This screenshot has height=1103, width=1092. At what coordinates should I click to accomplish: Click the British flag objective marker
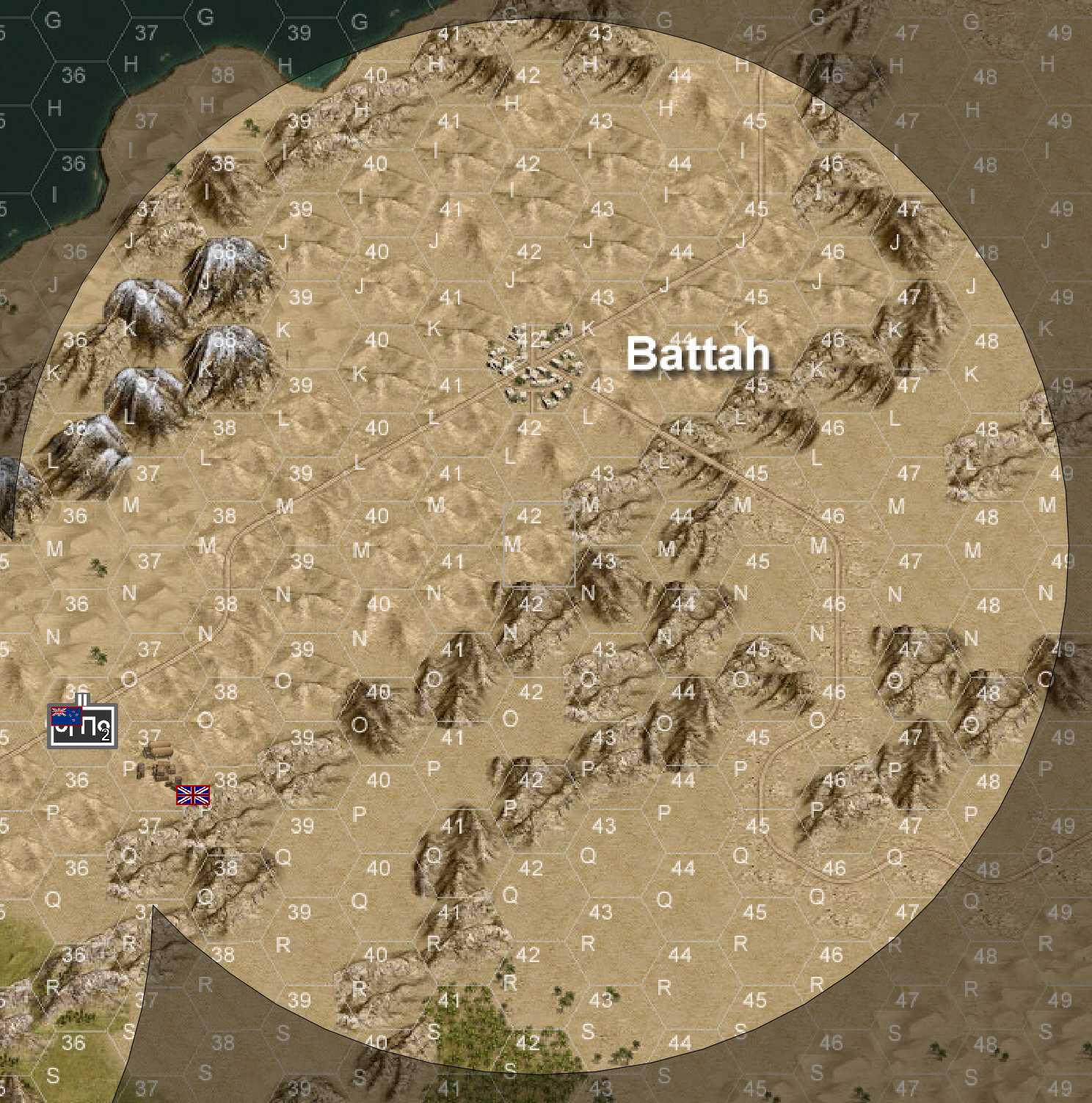[x=194, y=795]
